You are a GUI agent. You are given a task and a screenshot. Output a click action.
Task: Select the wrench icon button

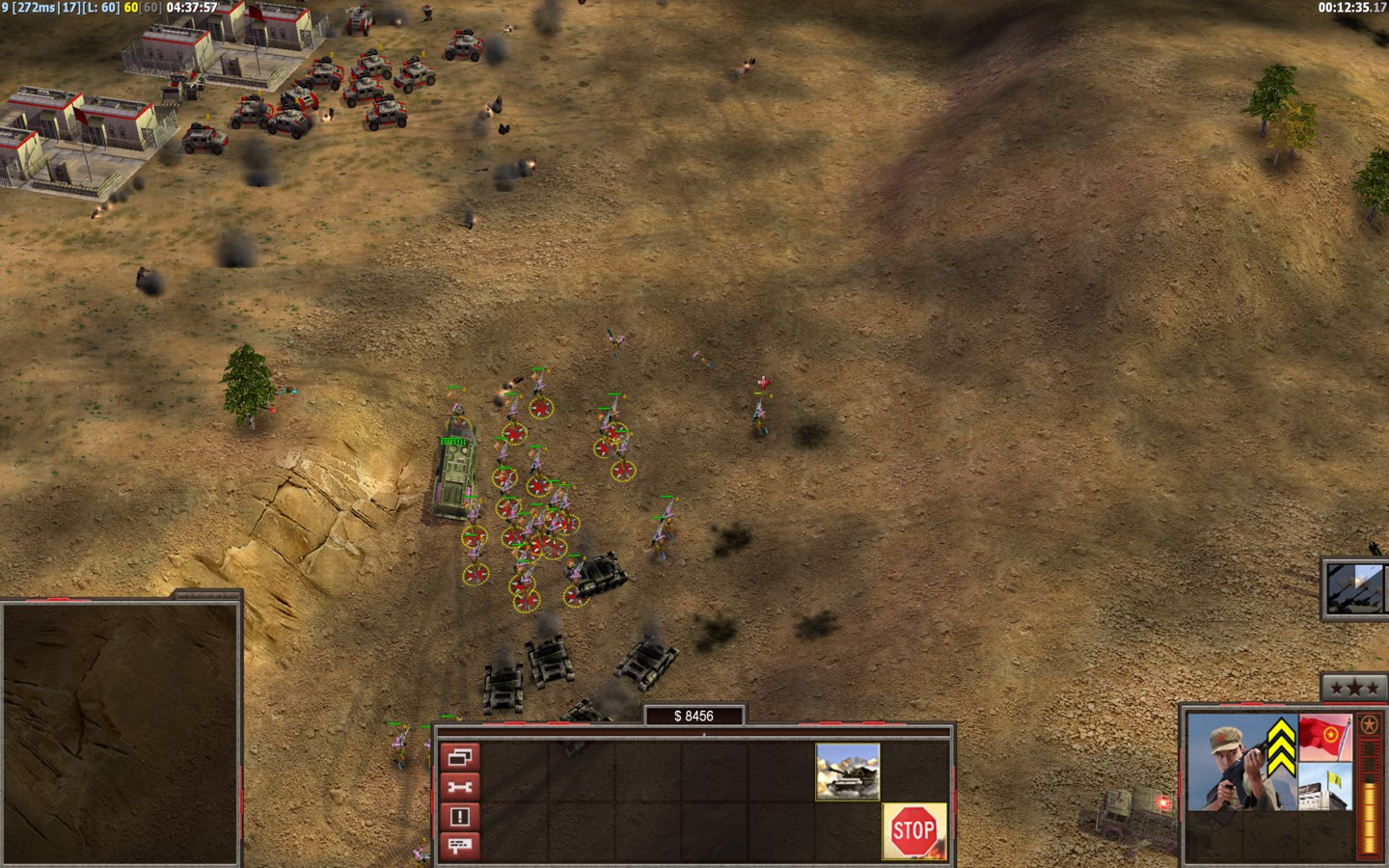[x=460, y=787]
